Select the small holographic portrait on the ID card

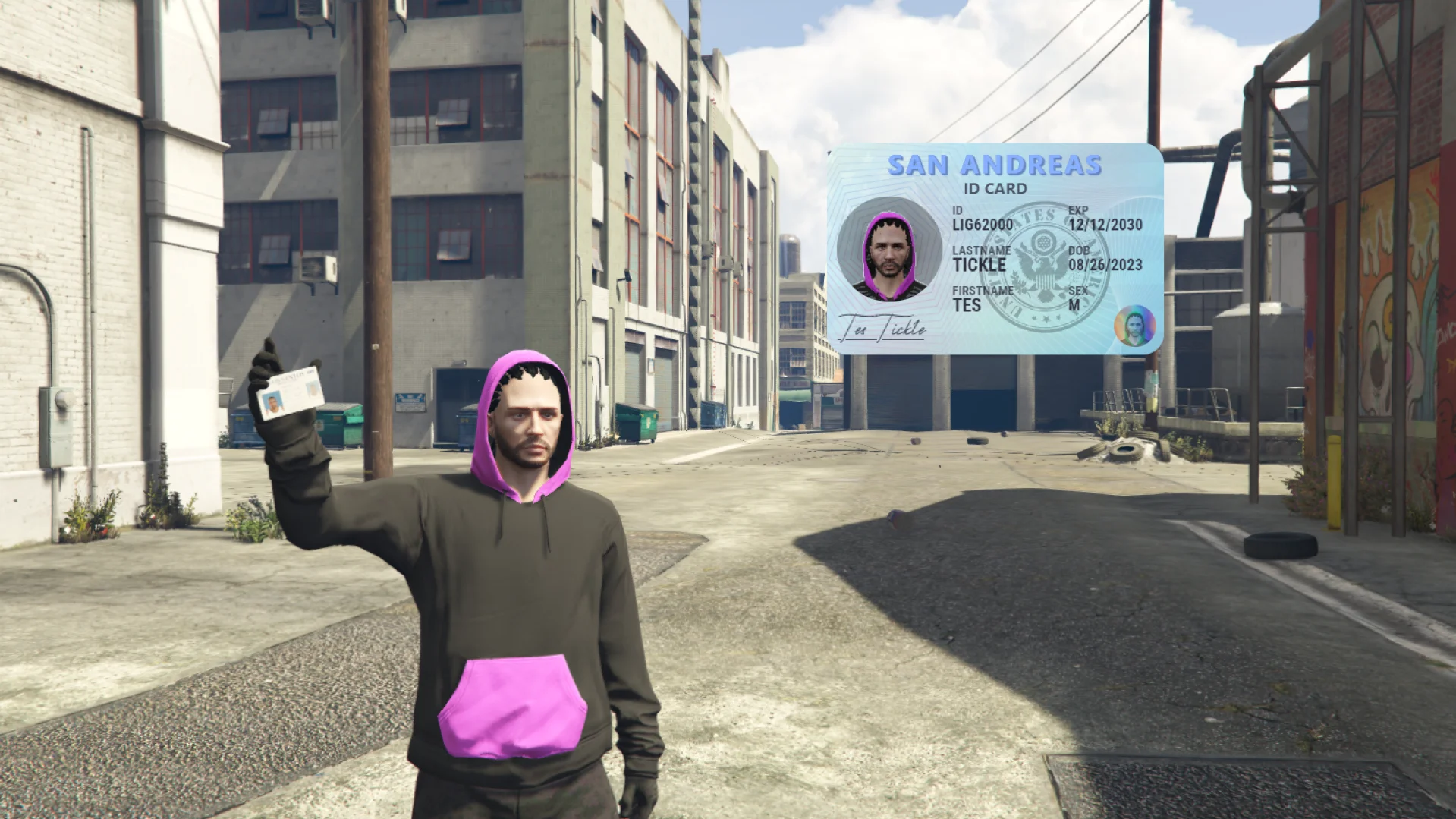1134,326
